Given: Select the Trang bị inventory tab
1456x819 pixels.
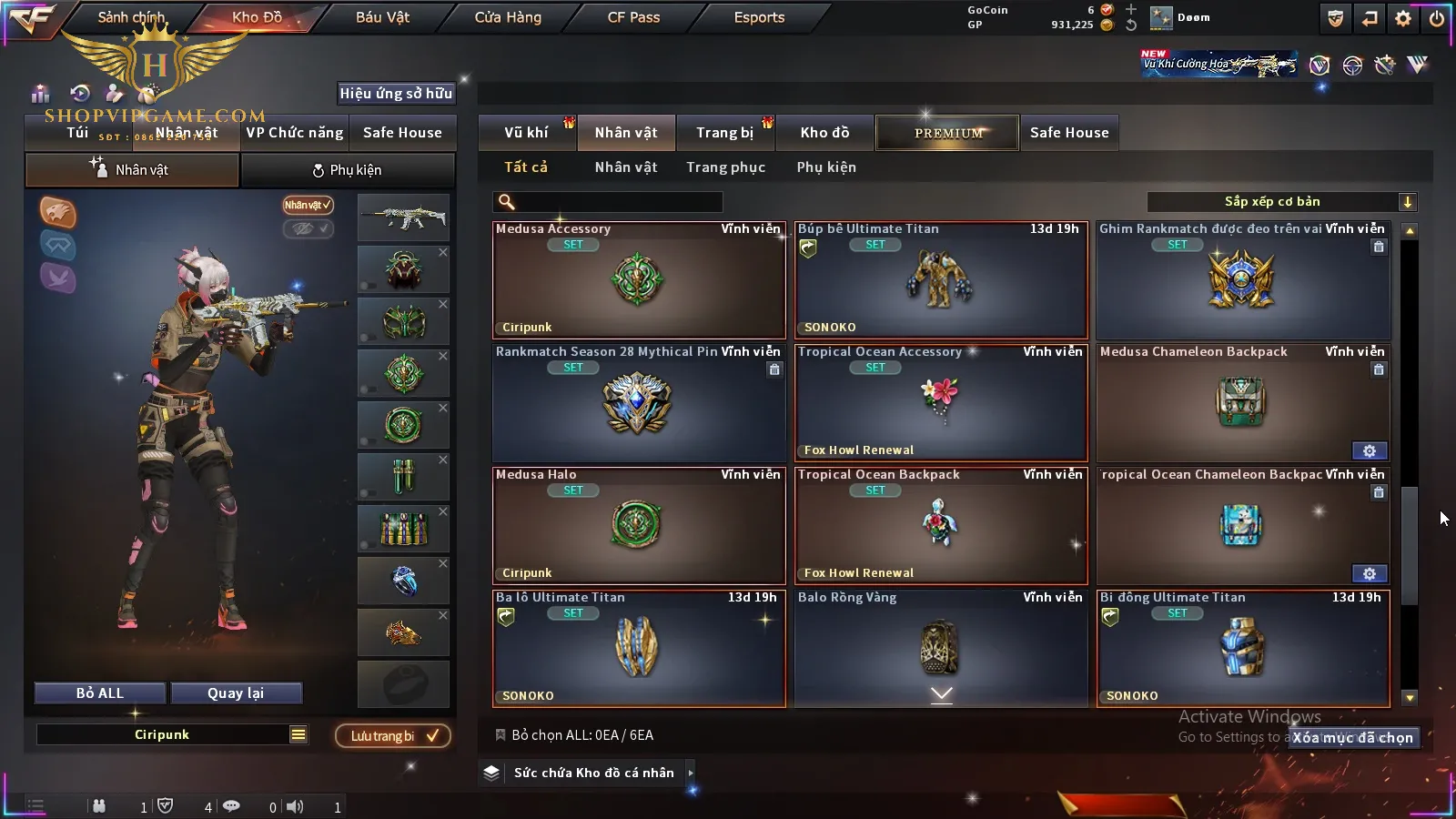Looking at the screenshot, I should coord(724,133).
